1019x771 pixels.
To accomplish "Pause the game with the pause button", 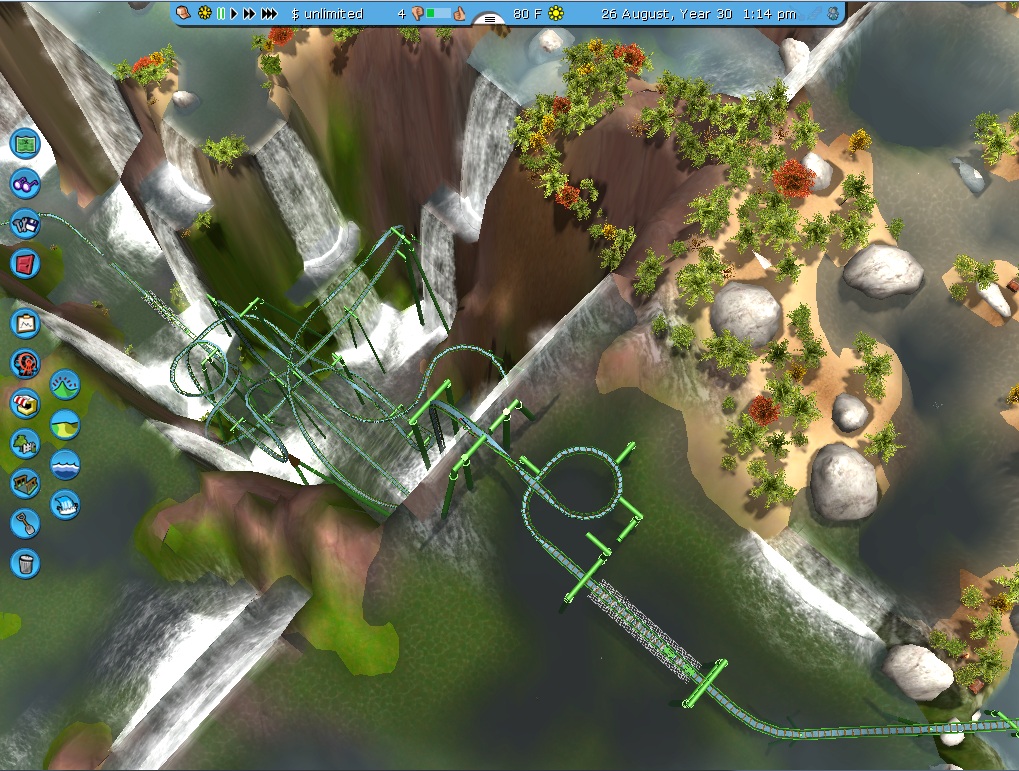I will [x=220, y=14].
